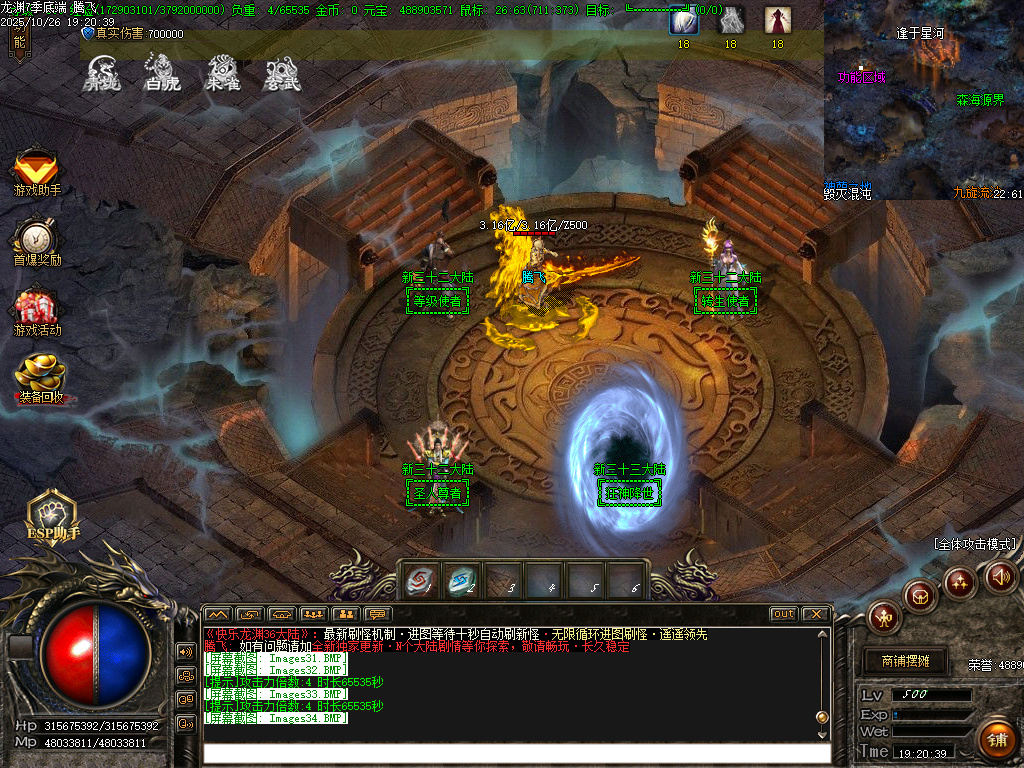Focus the chat text input field
Viewport: 1024px width, 768px height.
pos(515,754)
